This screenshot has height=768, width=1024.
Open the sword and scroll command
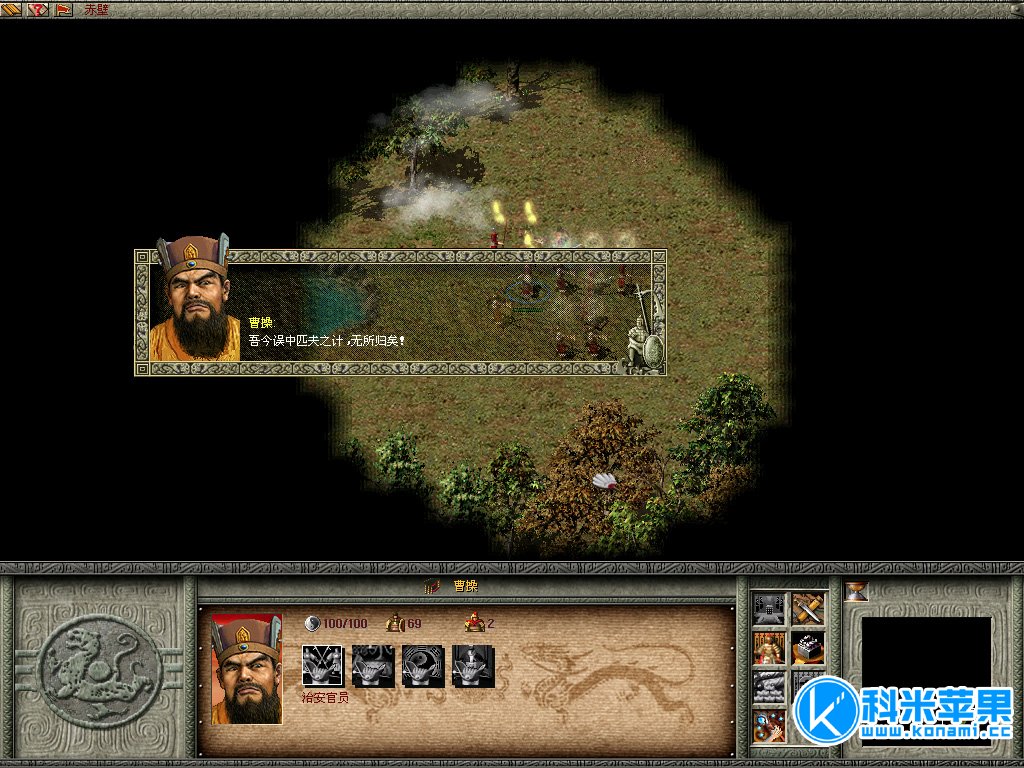tap(808, 609)
